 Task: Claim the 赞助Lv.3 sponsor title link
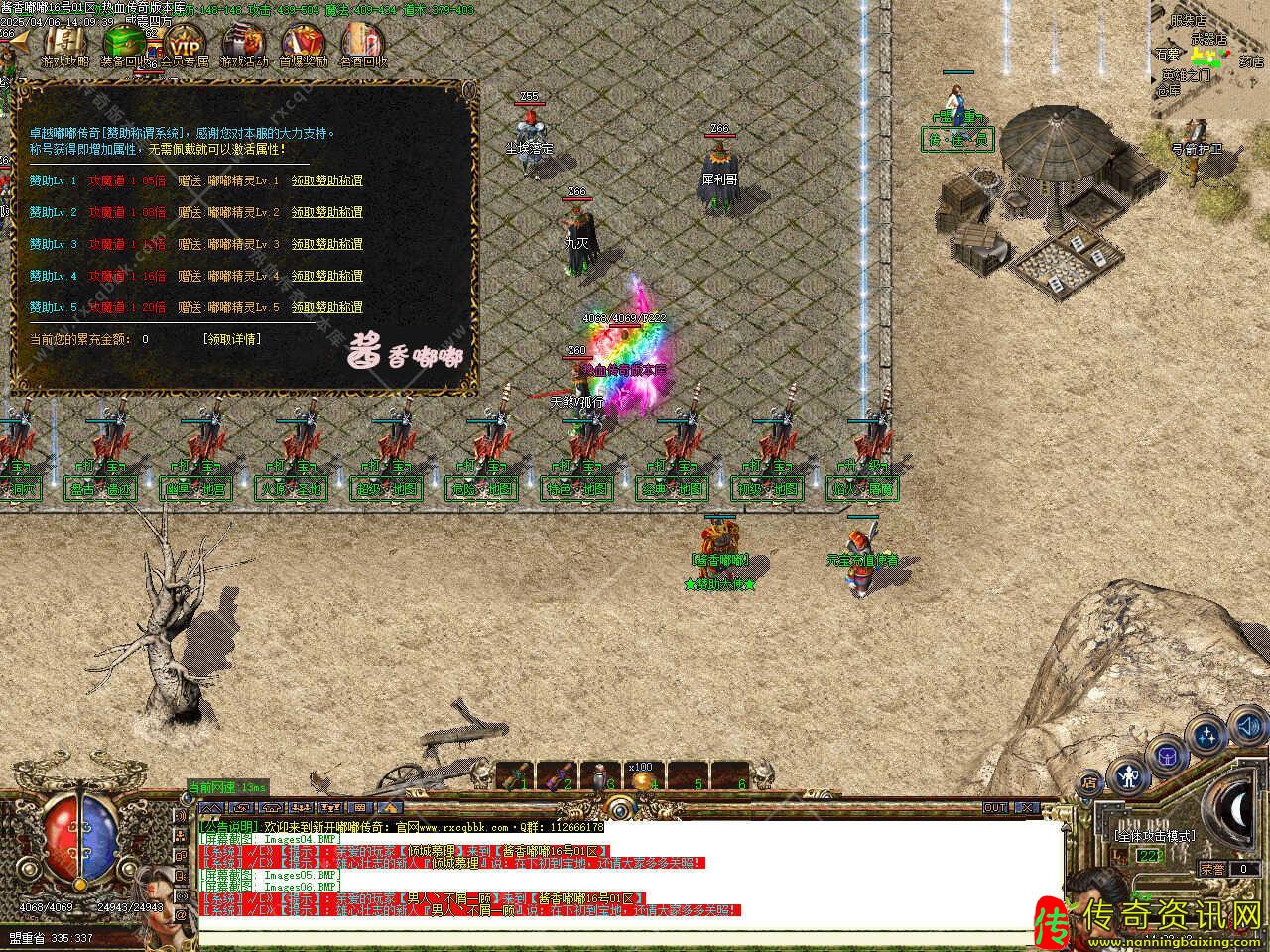(x=326, y=244)
